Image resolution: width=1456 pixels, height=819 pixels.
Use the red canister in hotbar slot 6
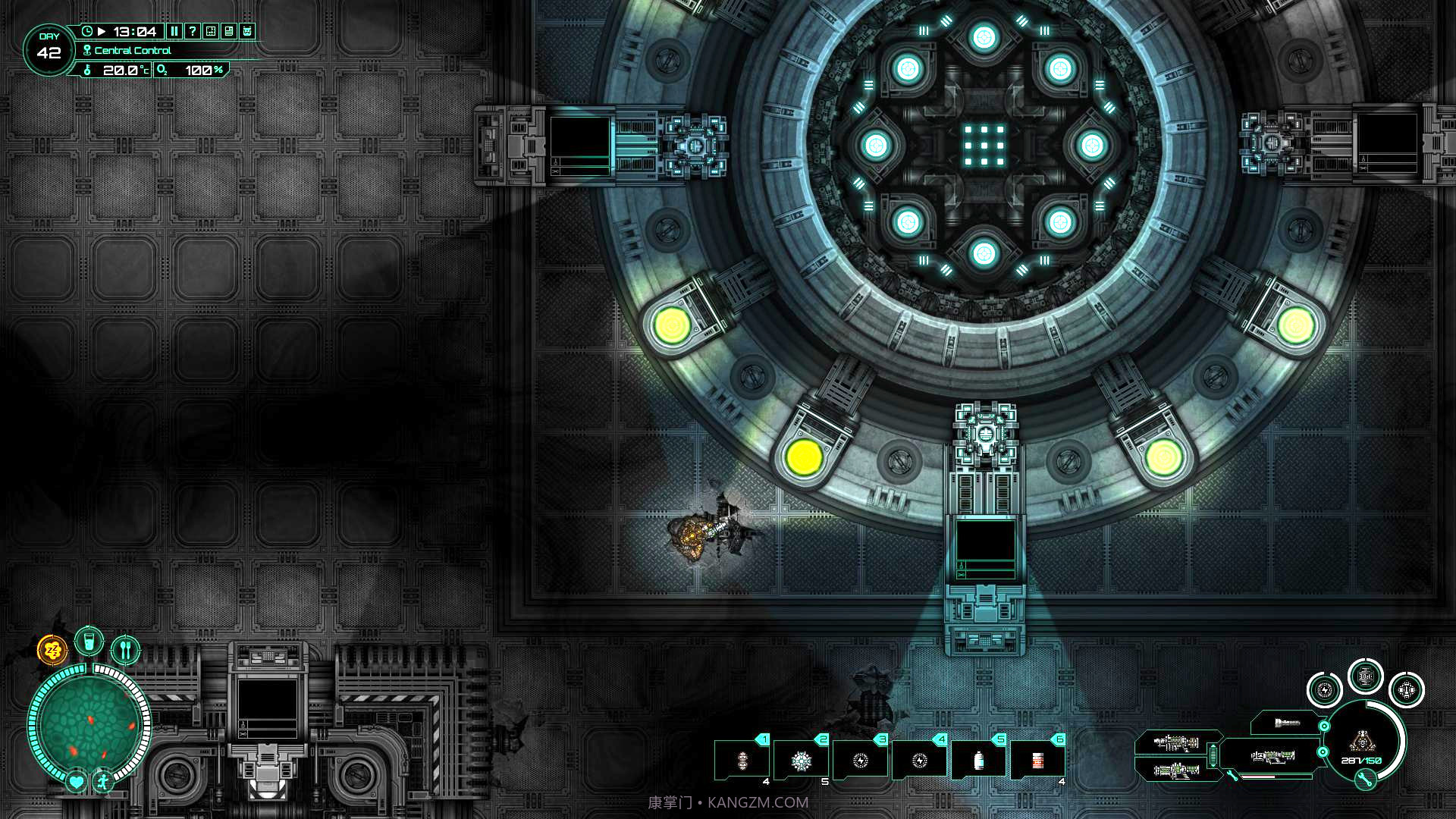[x=1038, y=761]
